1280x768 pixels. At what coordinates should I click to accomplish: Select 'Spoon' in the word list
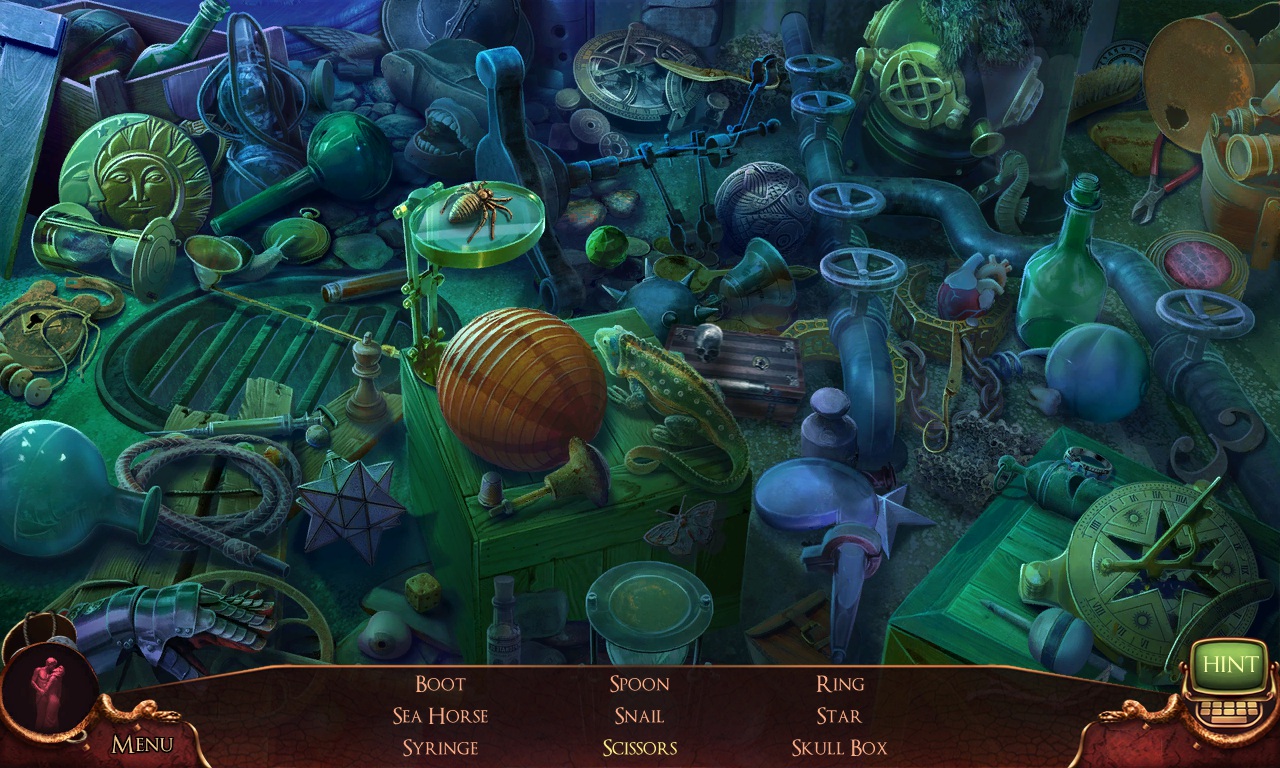pos(638,684)
